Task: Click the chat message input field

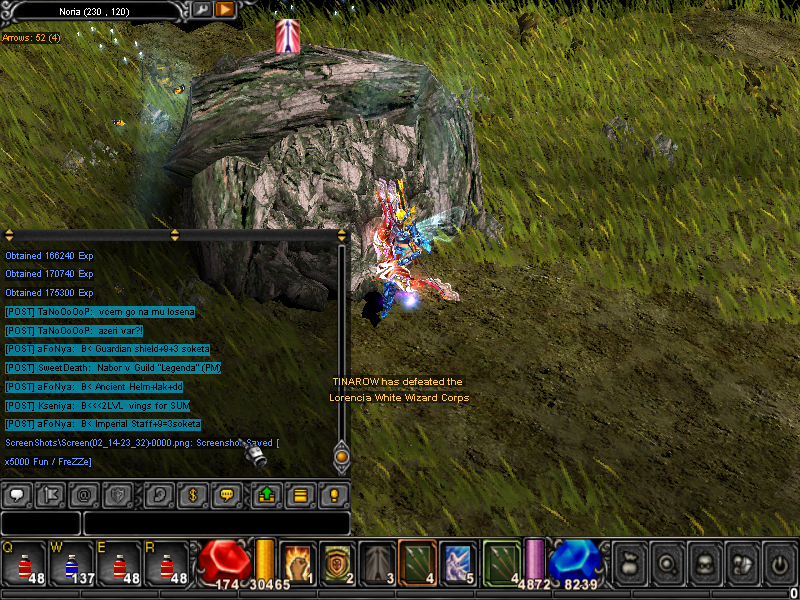Action: point(216,523)
